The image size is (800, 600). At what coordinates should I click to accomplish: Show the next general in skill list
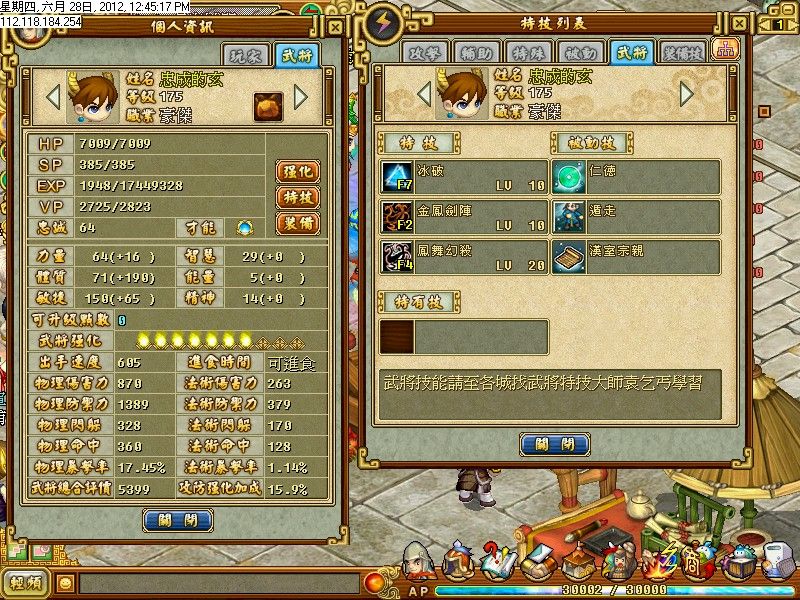(687, 93)
